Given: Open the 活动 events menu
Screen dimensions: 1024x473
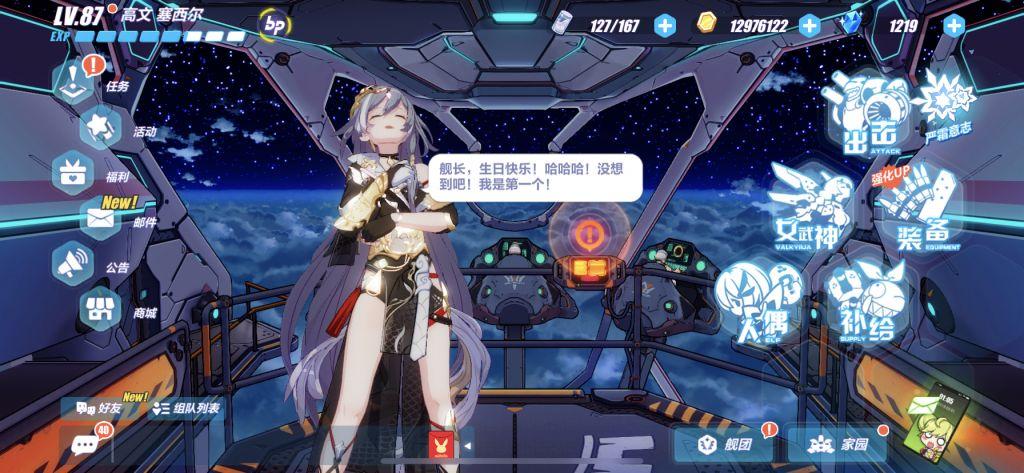Looking at the screenshot, I should click(x=101, y=127).
